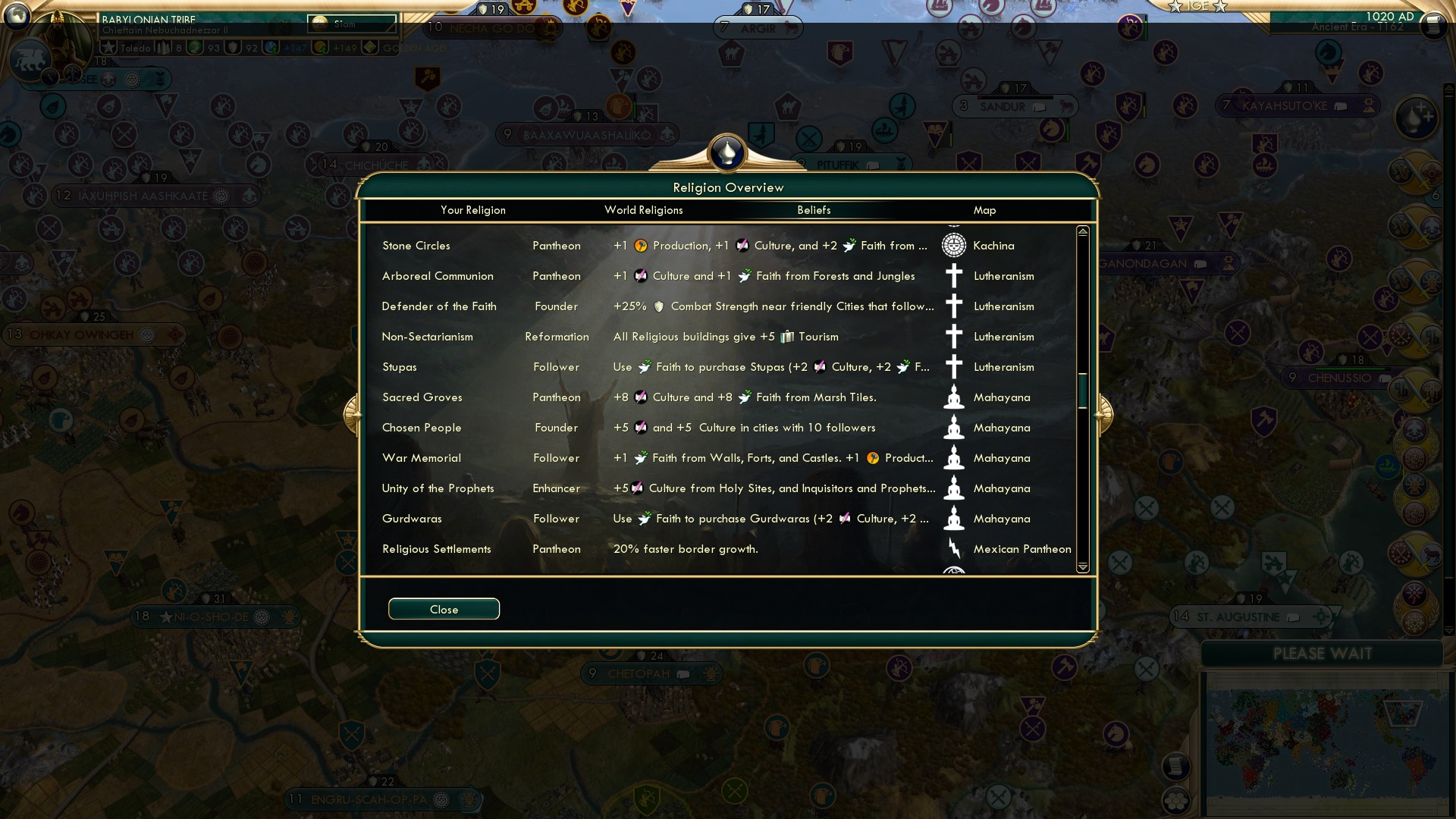Select the Your Religion tab
The height and width of the screenshot is (819, 1456).
[474, 210]
